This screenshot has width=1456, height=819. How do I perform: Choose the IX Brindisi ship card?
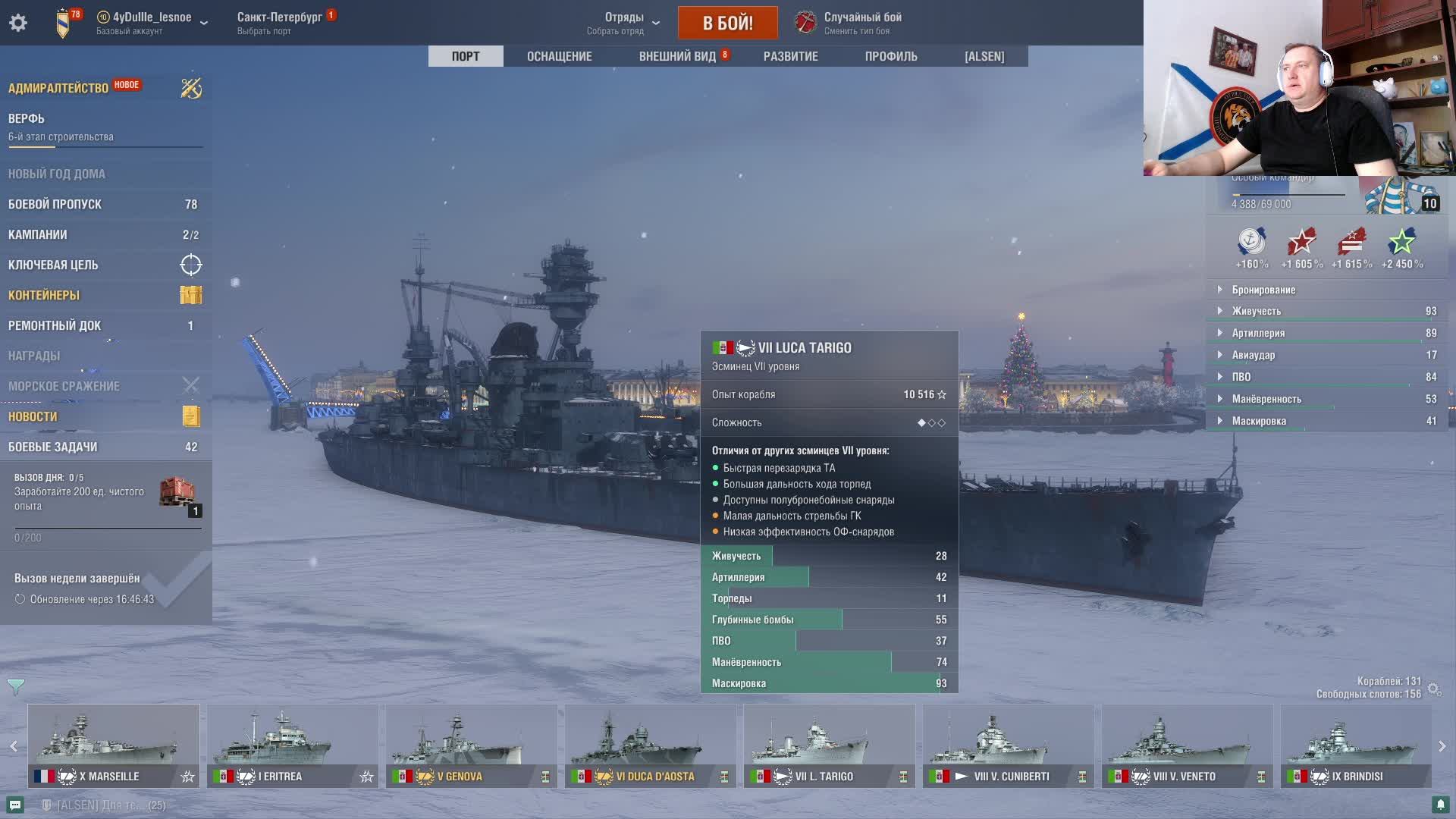pyautogui.click(x=1355, y=745)
